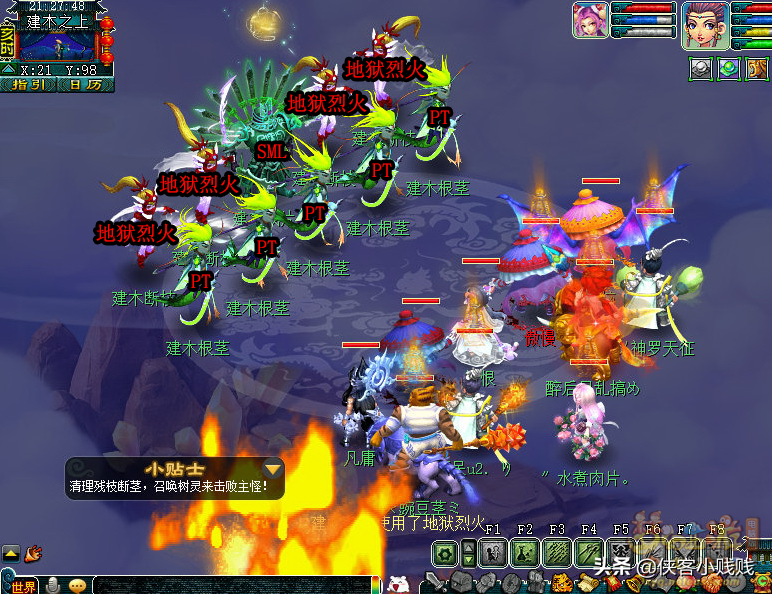Open the player character portrait
The image size is (772, 594).
tap(703, 25)
